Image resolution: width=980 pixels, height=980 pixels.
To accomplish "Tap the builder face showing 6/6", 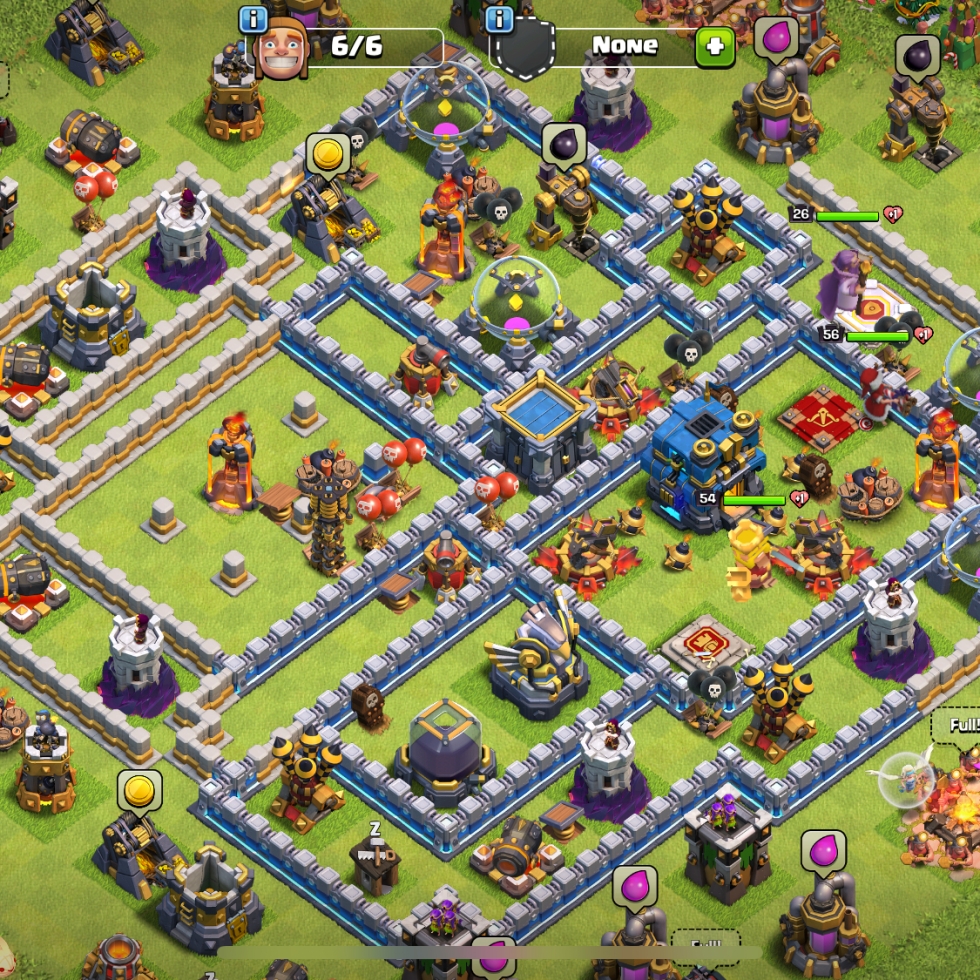I will point(281,48).
